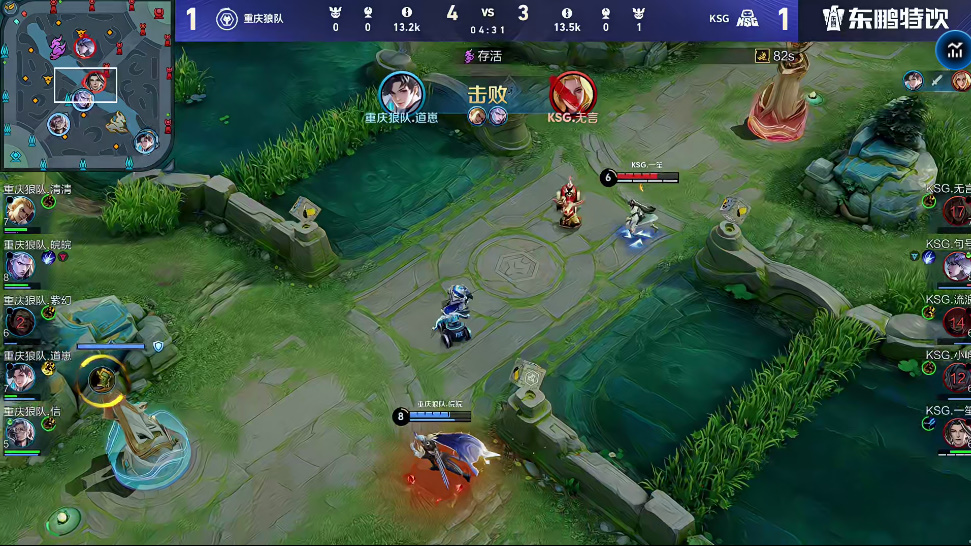The height and width of the screenshot is (546, 971).
Task: Choose KSG.流浪 portrait
Action: (957, 321)
